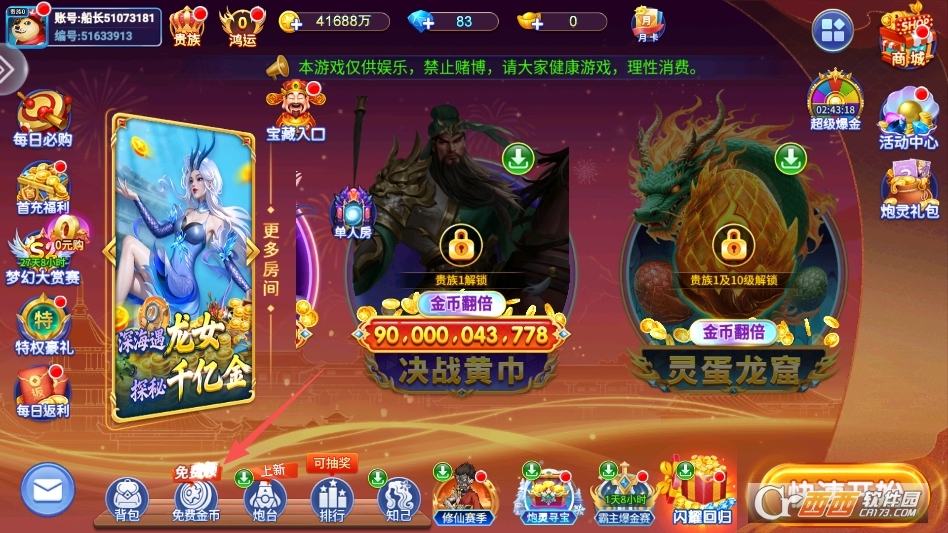Image resolution: width=948 pixels, height=533 pixels.
Task: Open the 贵族 noble crown icon
Action: click(187, 24)
